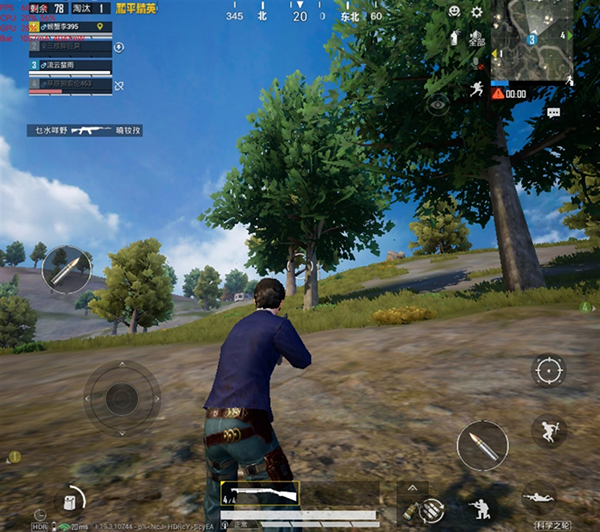Open the backpack inventory
The height and width of the screenshot is (532, 600).
[70, 500]
